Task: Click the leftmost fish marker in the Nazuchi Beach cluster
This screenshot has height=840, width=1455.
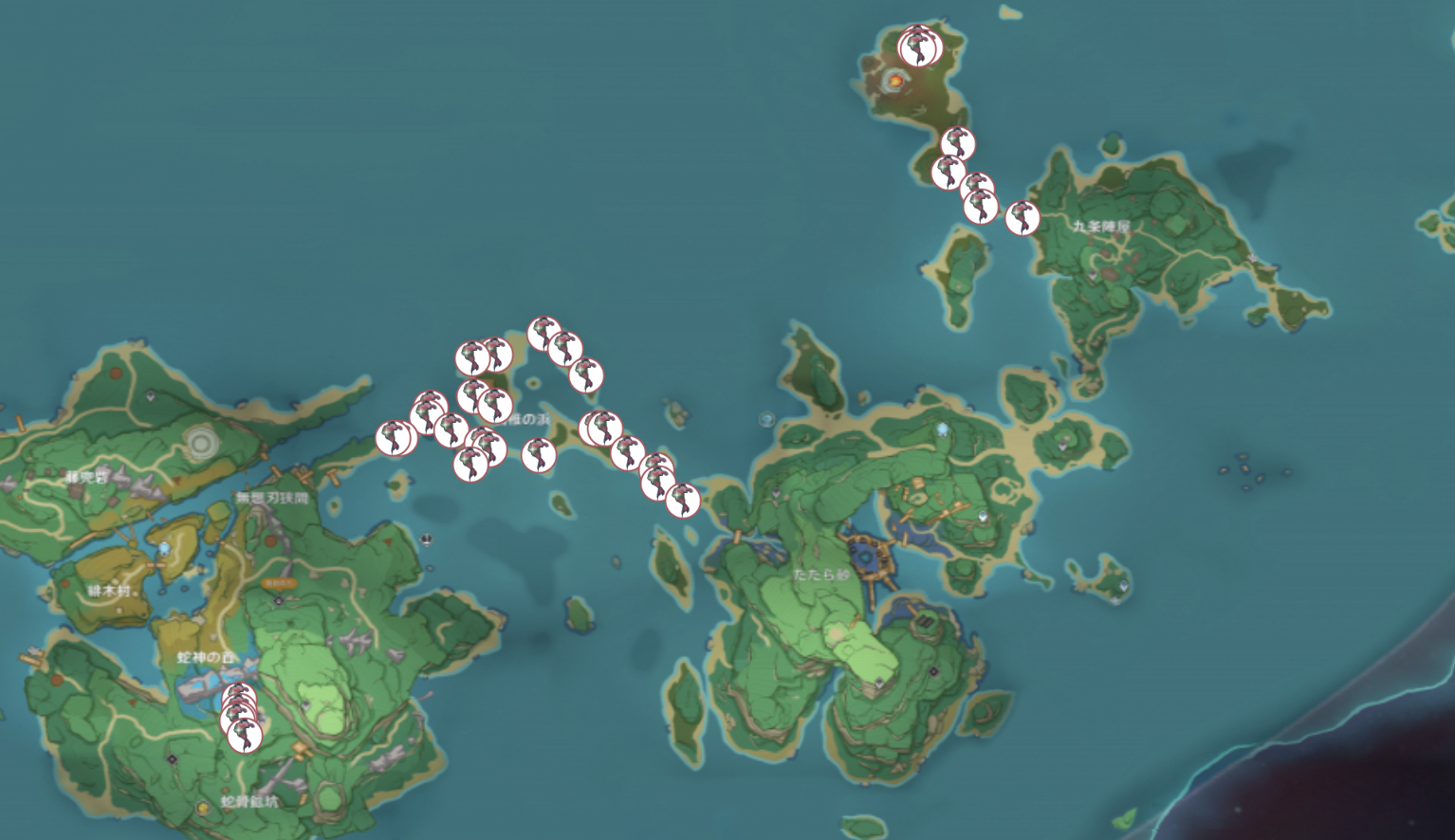Action: [396, 439]
